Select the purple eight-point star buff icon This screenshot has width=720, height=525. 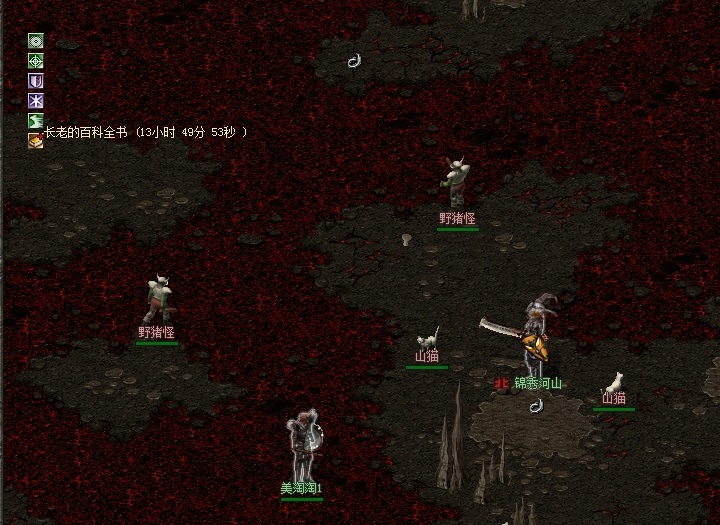tap(36, 101)
